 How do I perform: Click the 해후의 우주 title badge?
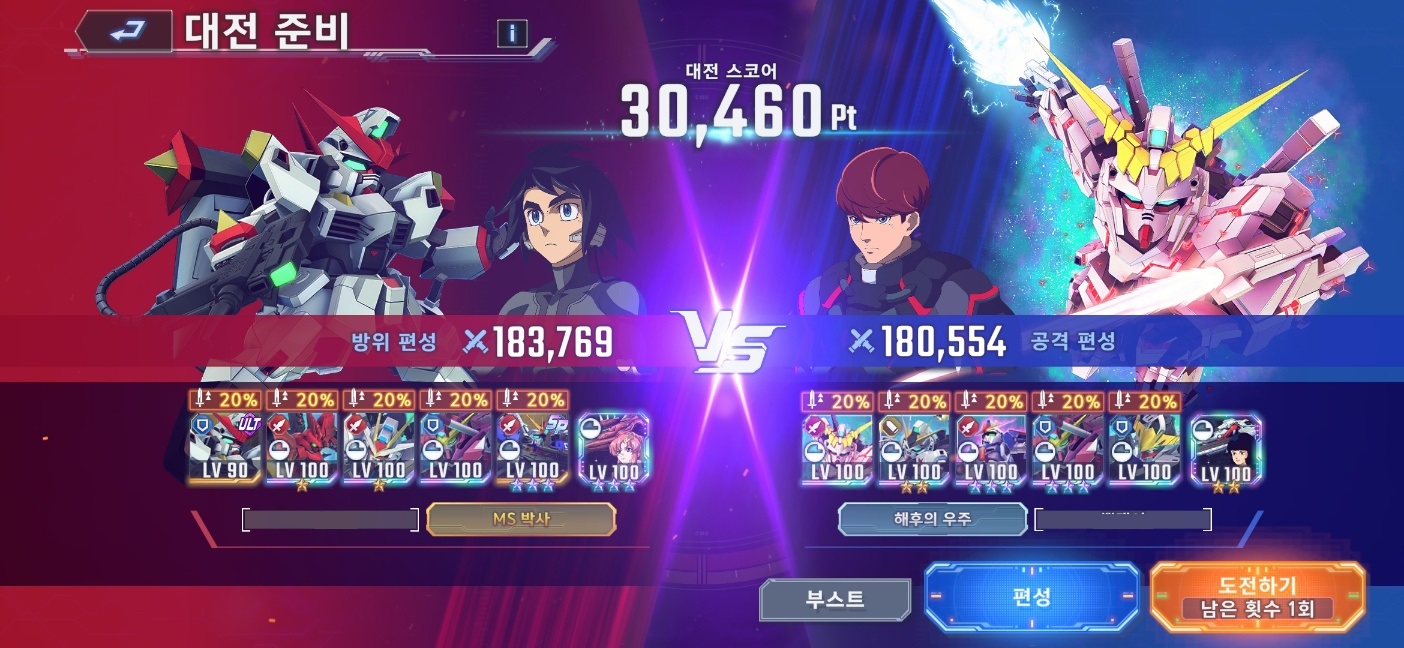pos(932,519)
